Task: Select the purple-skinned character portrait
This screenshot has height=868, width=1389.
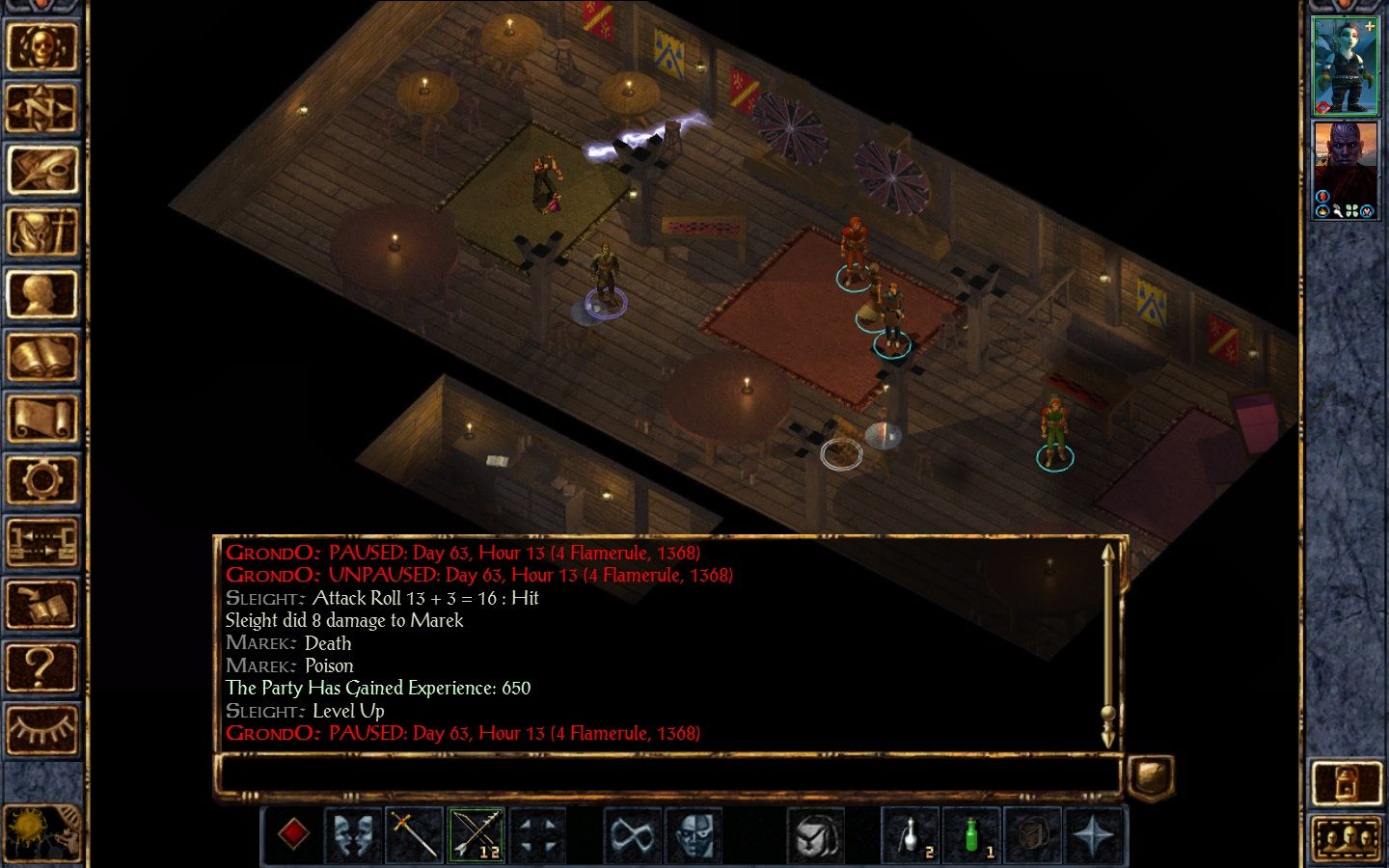Action: point(1346,170)
